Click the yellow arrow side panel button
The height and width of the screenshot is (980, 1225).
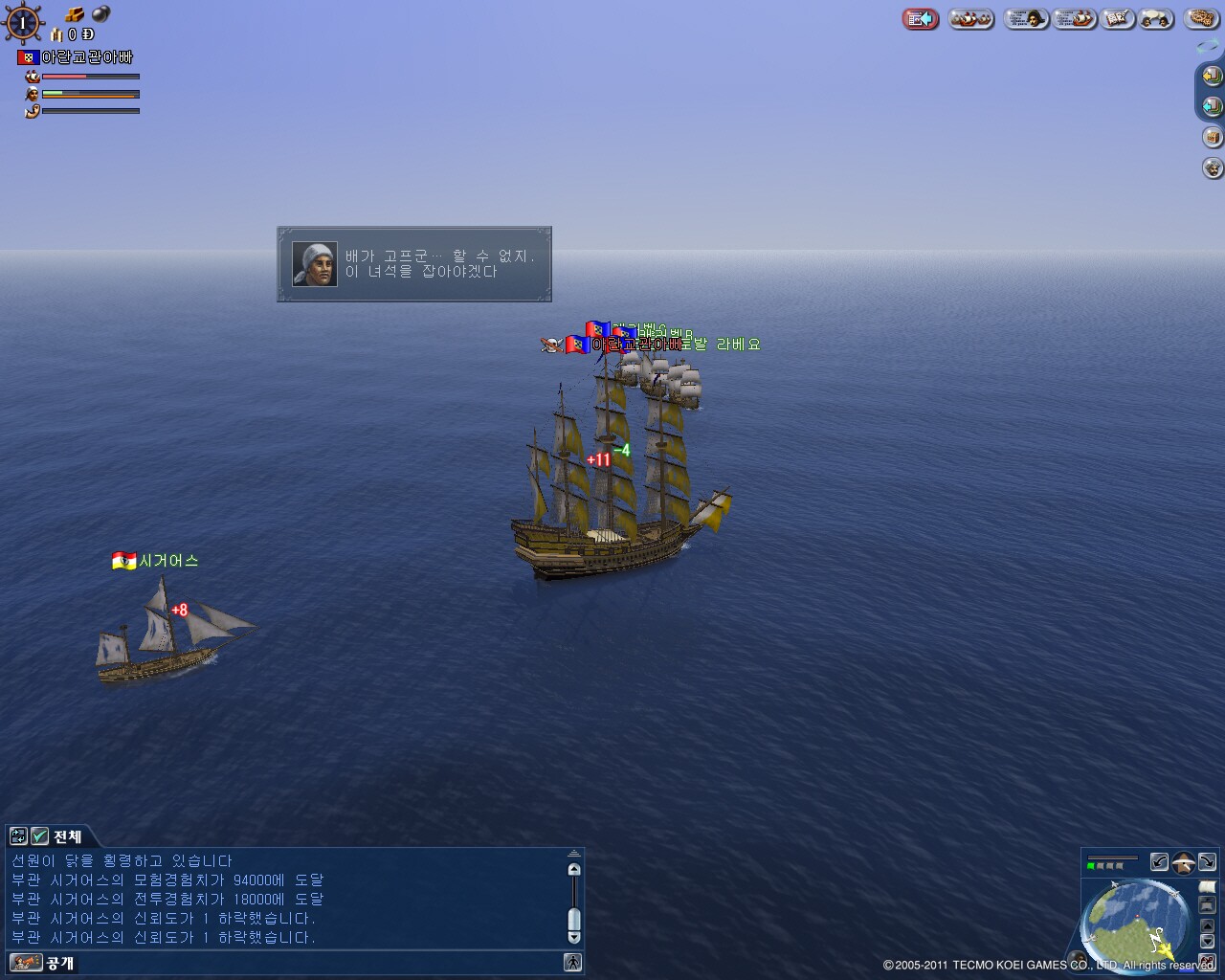pyautogui.click(x=1213, y=75)
